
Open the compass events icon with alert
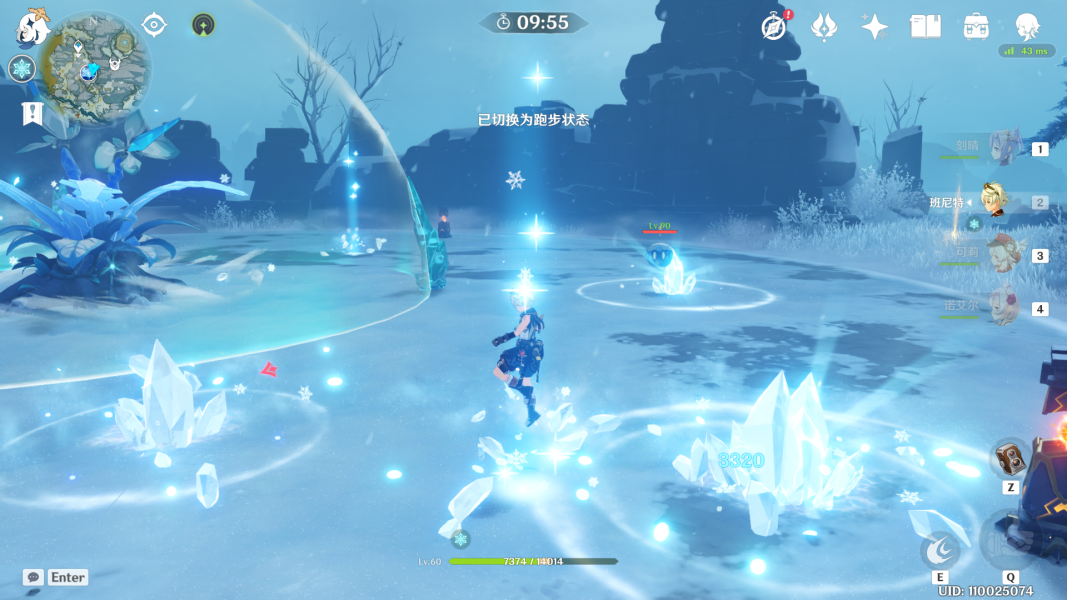(774, 27)
